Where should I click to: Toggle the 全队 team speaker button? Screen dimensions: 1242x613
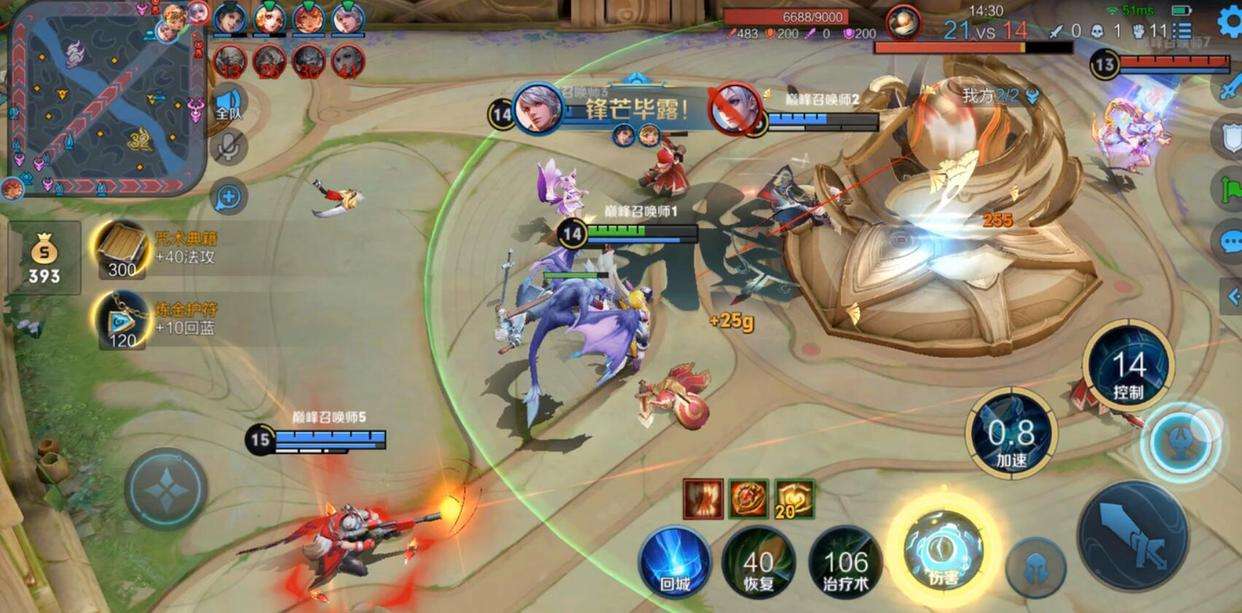229,104
